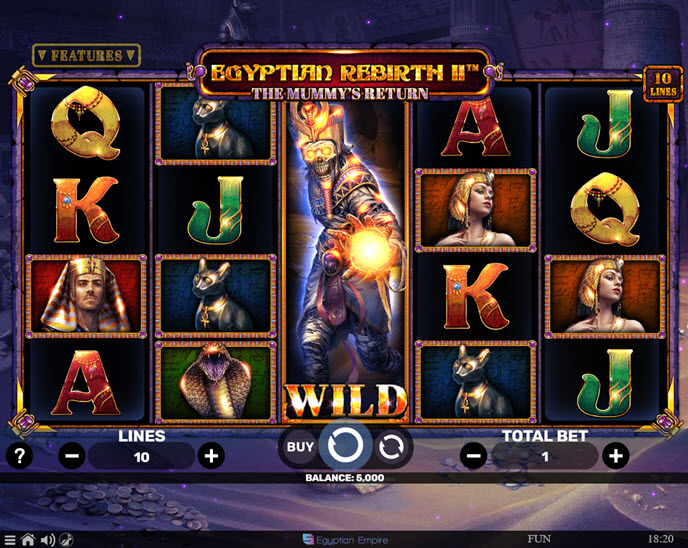Decrease the number of lines
Screen dimensions: 688x548
point(72,457)
